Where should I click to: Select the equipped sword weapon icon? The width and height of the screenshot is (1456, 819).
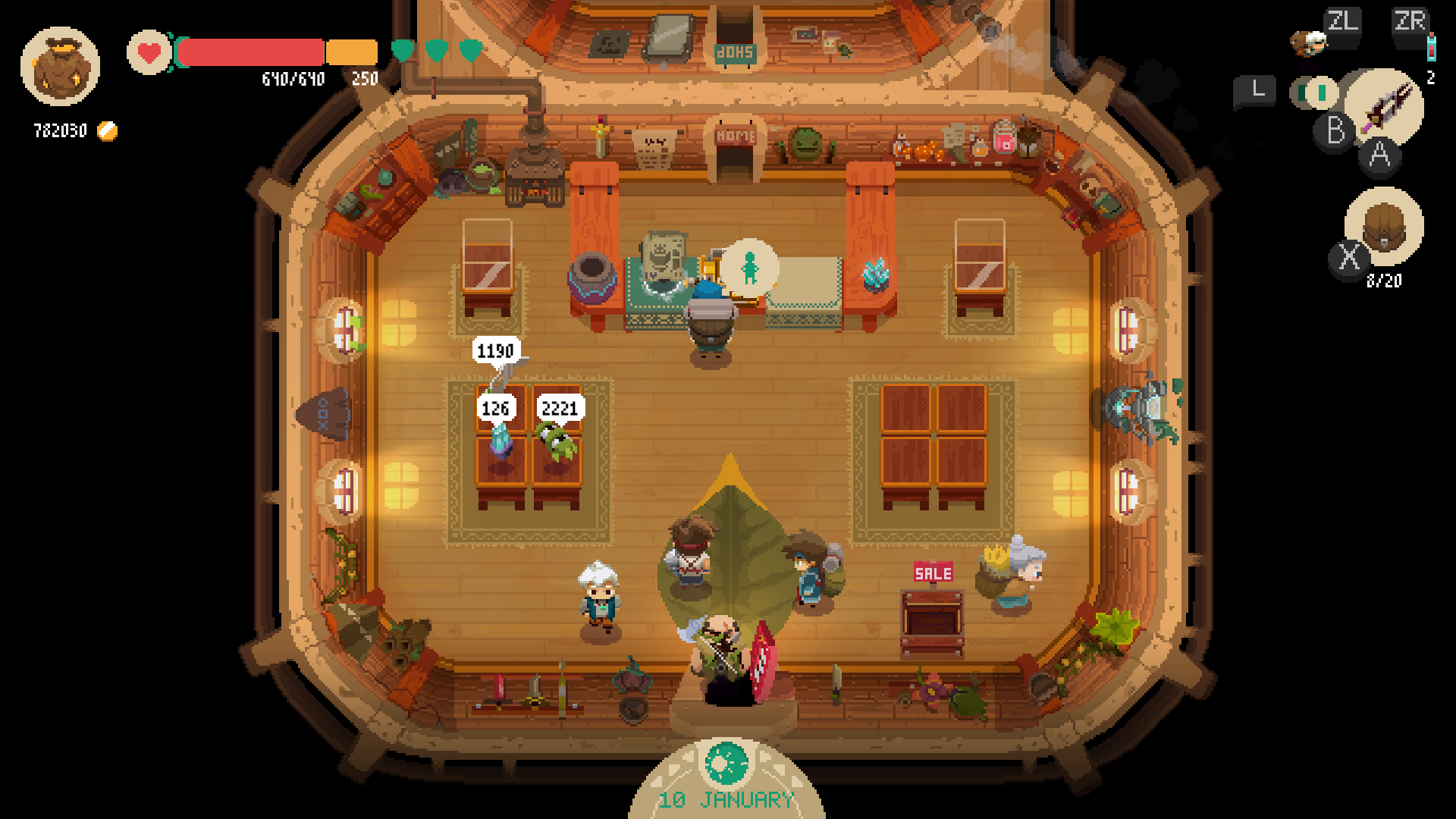click(1386, 106)
